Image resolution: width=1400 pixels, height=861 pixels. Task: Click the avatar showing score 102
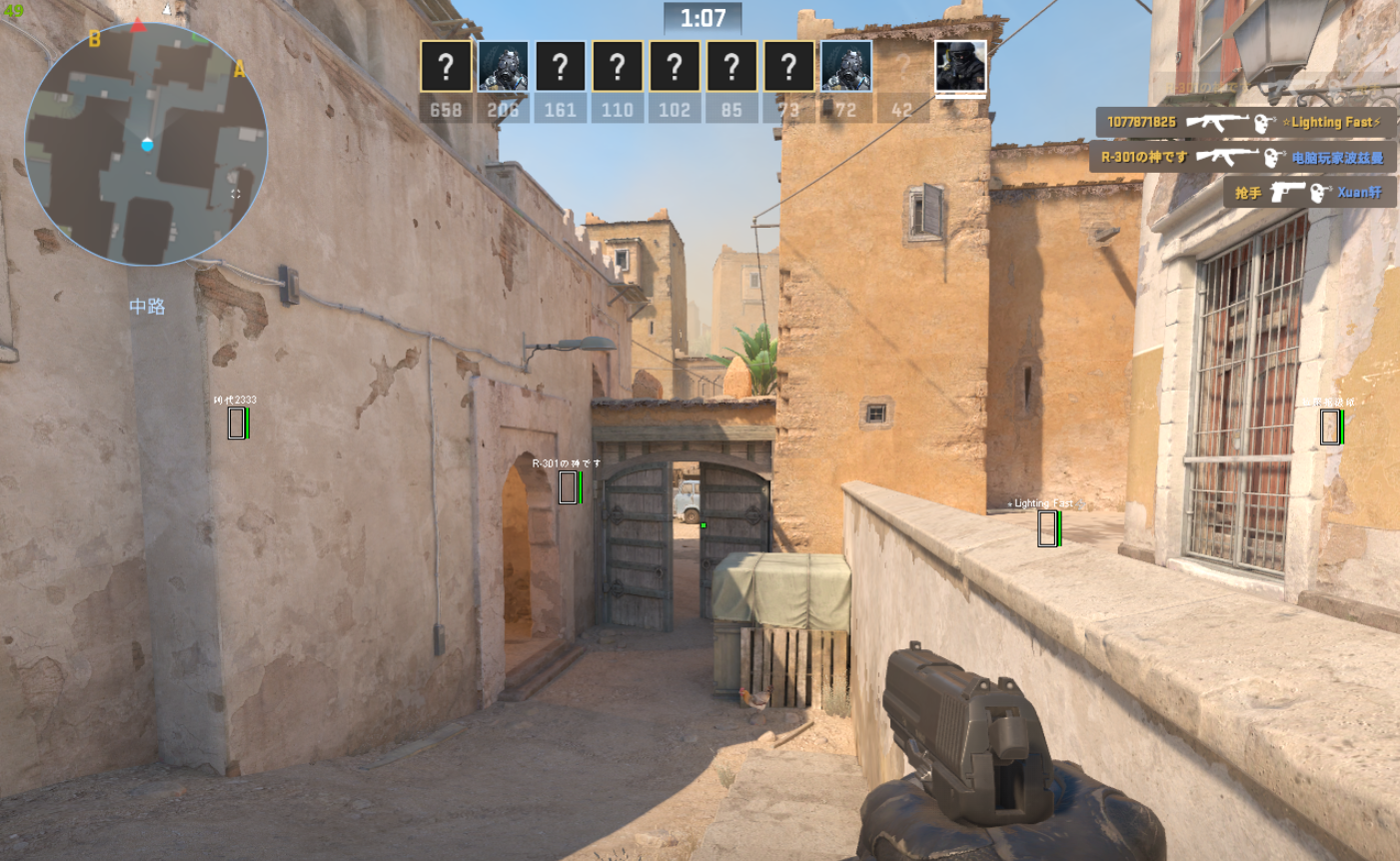click(675, 67)
